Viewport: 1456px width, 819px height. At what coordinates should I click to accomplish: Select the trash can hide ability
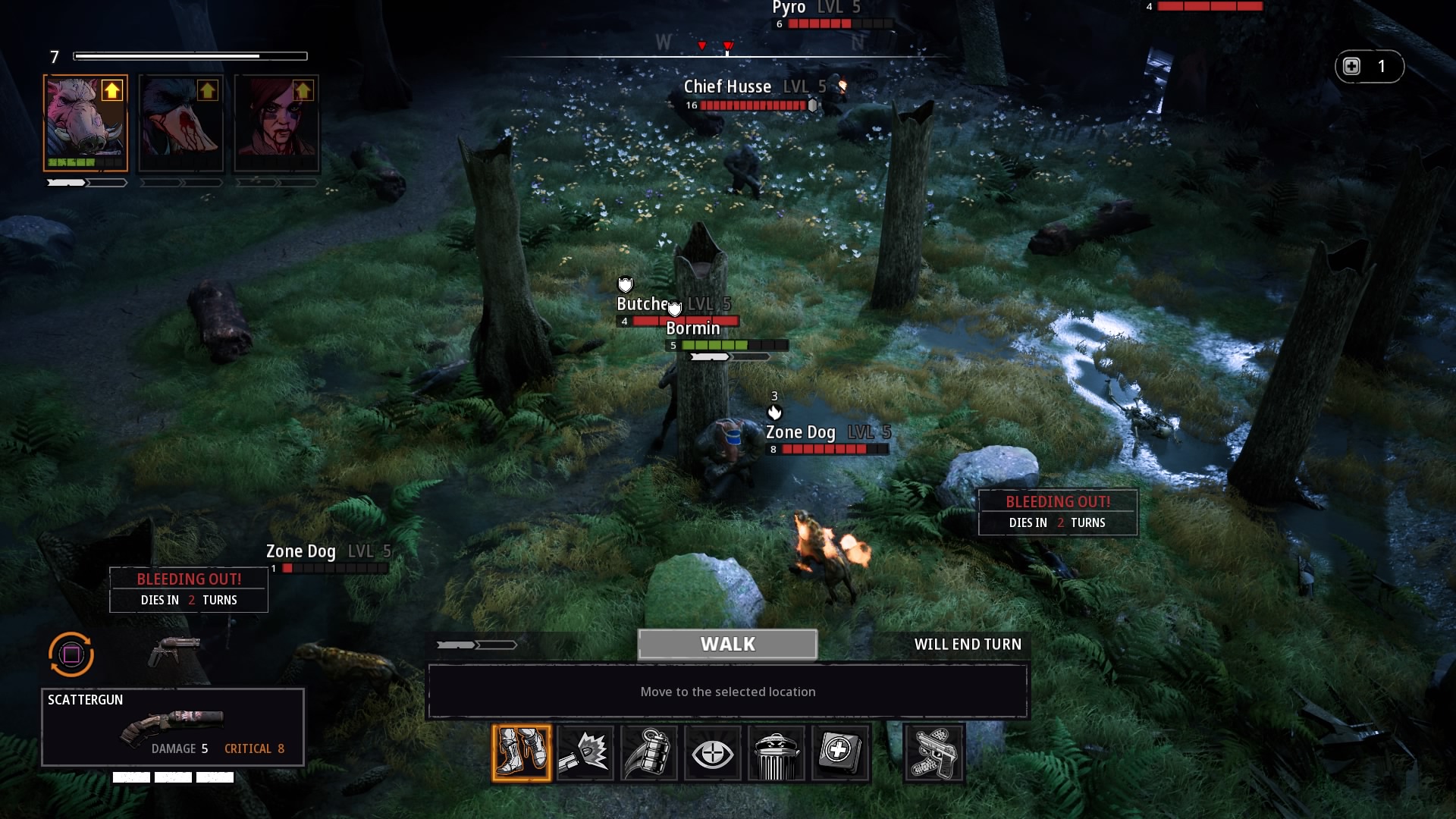tap(776, 752)
